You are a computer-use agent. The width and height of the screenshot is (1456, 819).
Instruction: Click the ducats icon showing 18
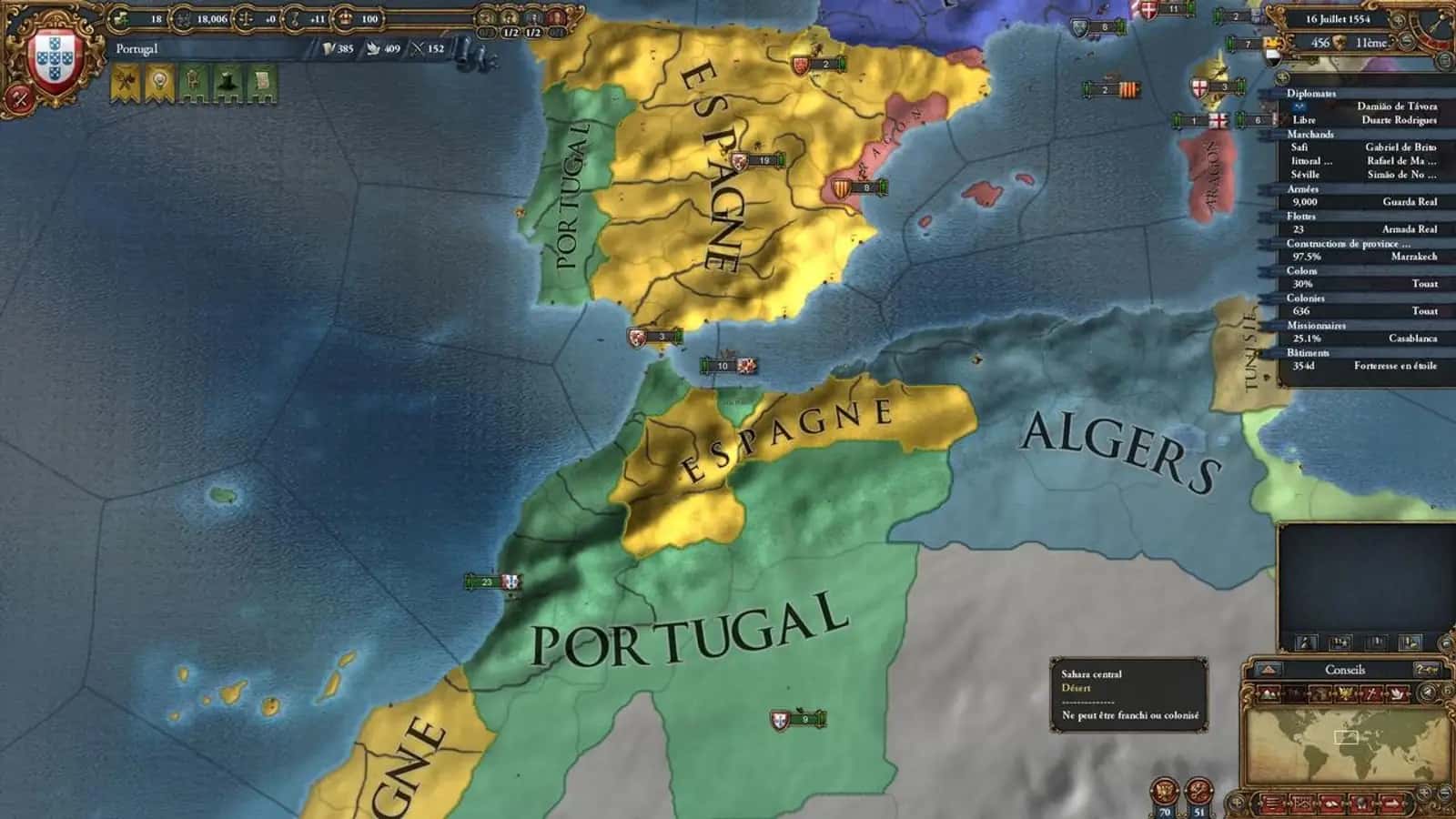tap(118, 17)
